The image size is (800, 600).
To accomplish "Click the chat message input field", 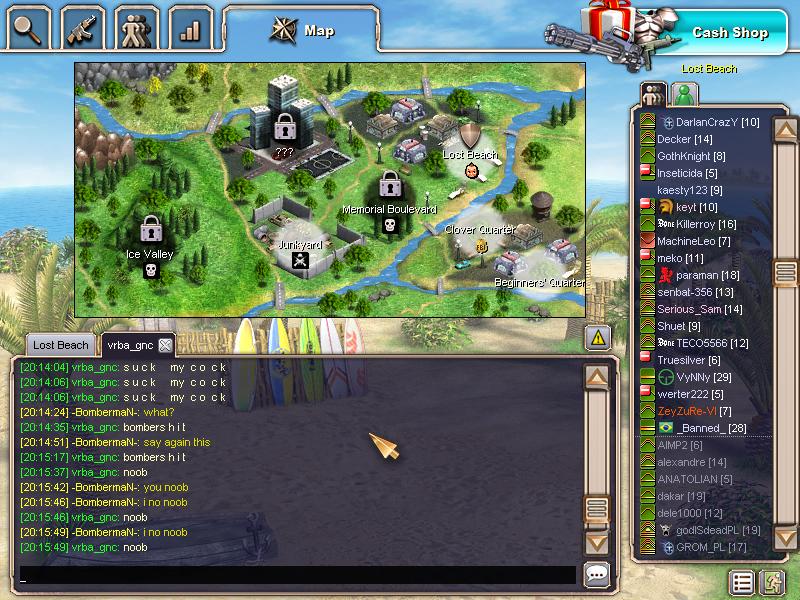I will click(x=298, y=575).
